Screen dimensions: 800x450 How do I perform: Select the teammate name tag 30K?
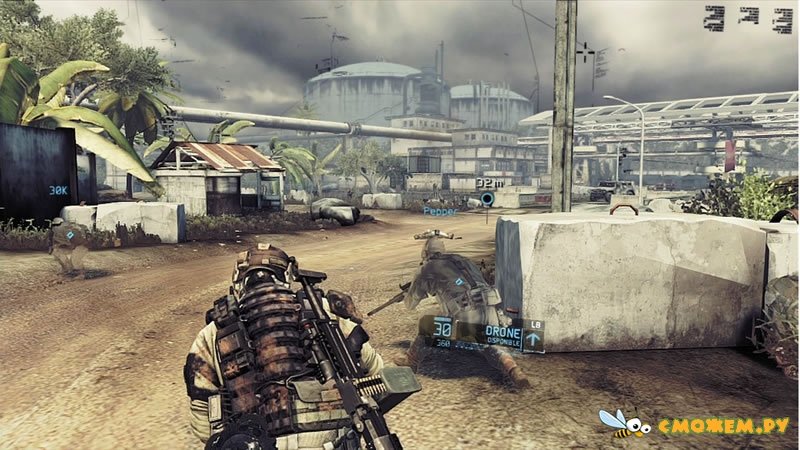[x=58, y=189]
